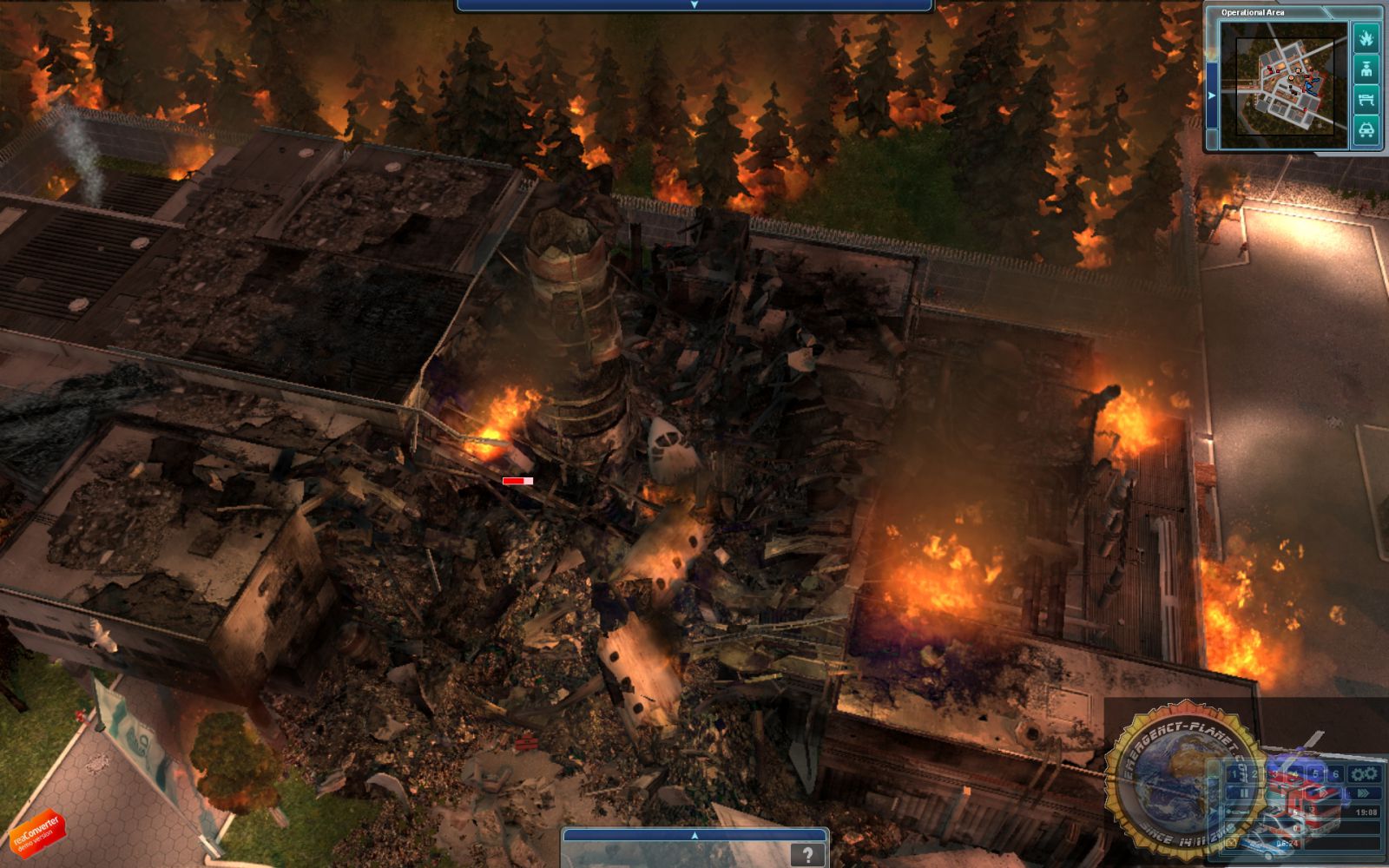This screenshot has width=1389, height=868.
Task: Select unit group 6 button
Action: coord(1335,773)
